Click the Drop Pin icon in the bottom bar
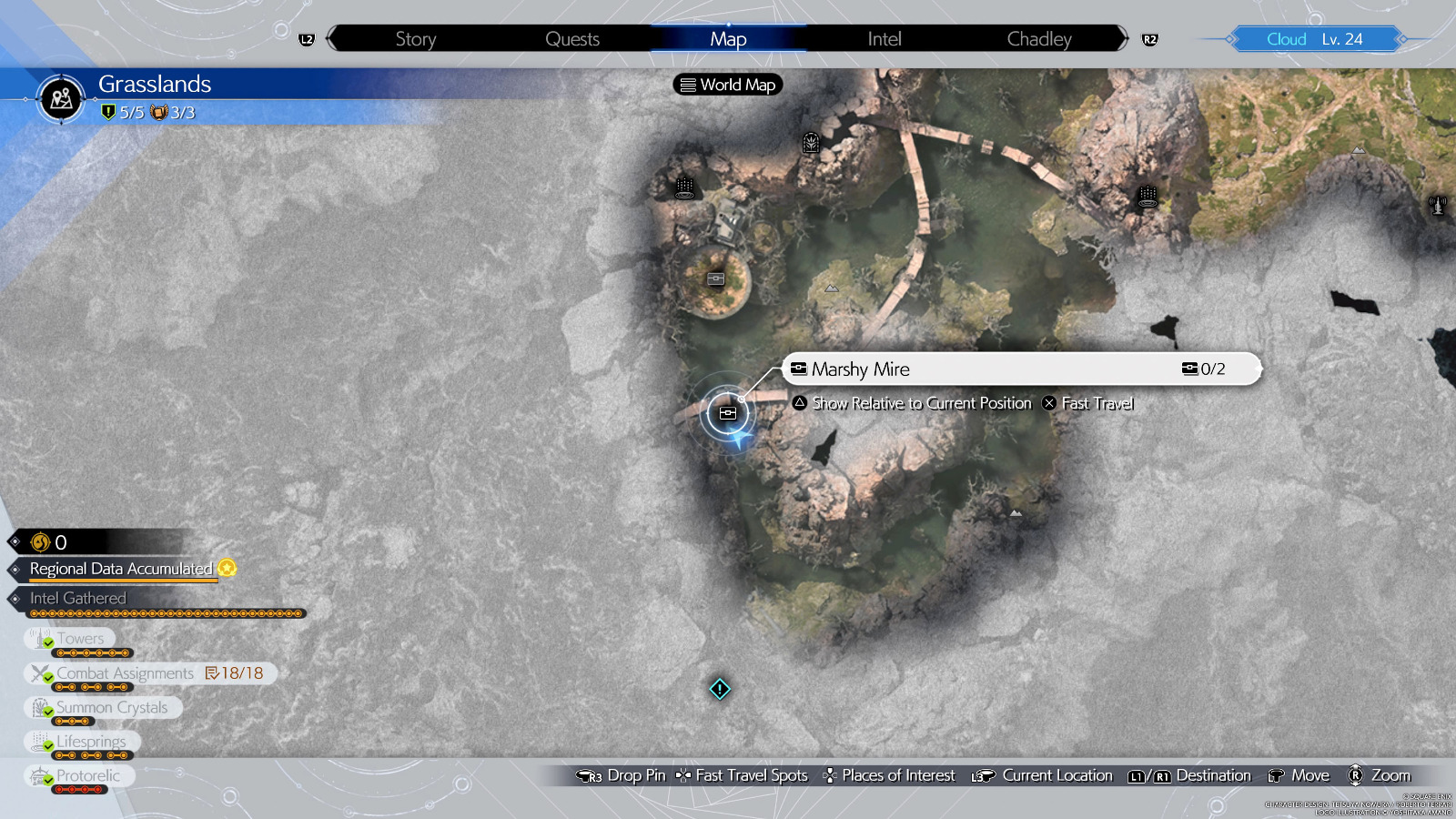 587,775
